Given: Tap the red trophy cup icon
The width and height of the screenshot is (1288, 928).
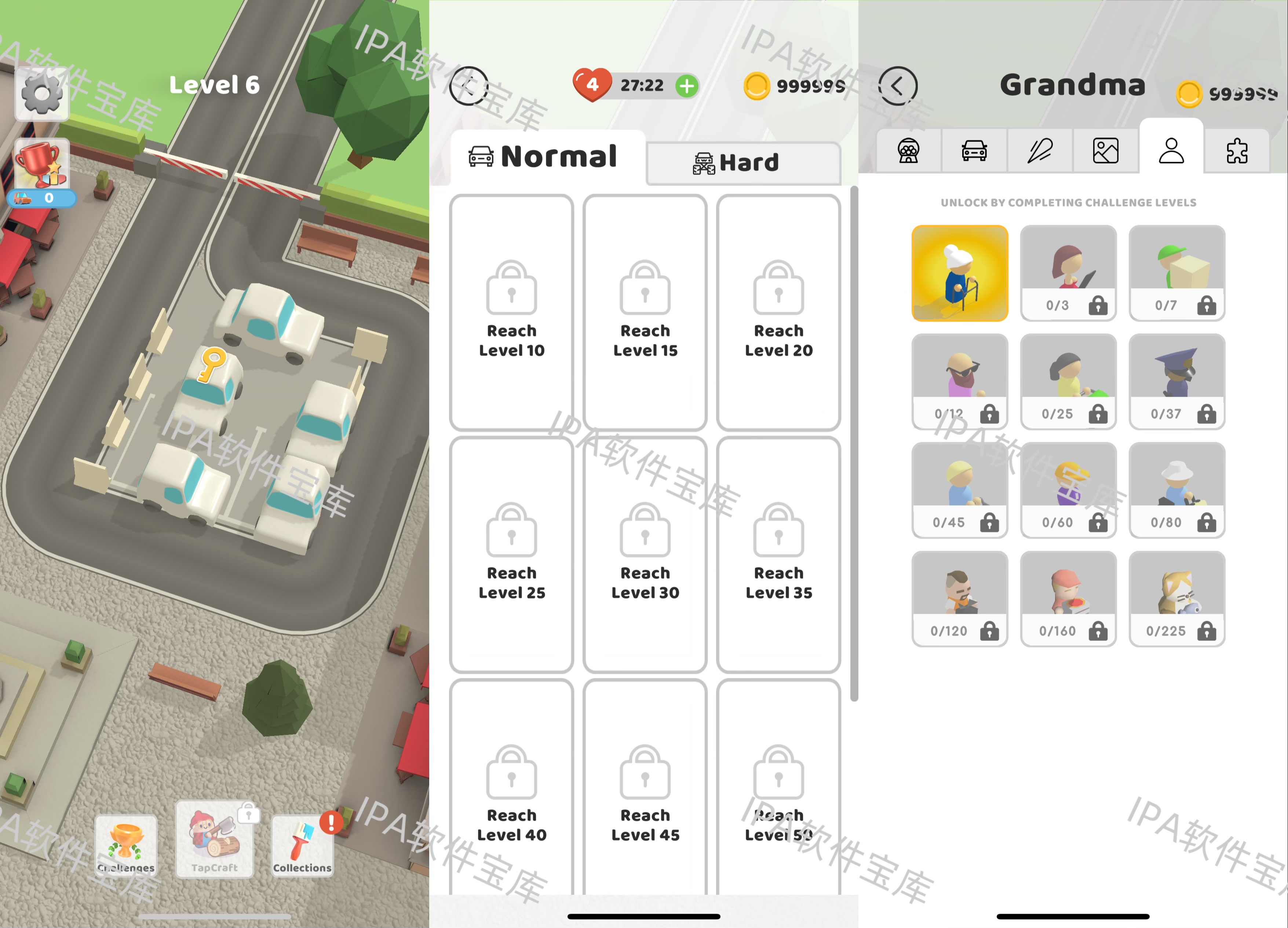Looking at the screenshot, I should tap(41, 165).
